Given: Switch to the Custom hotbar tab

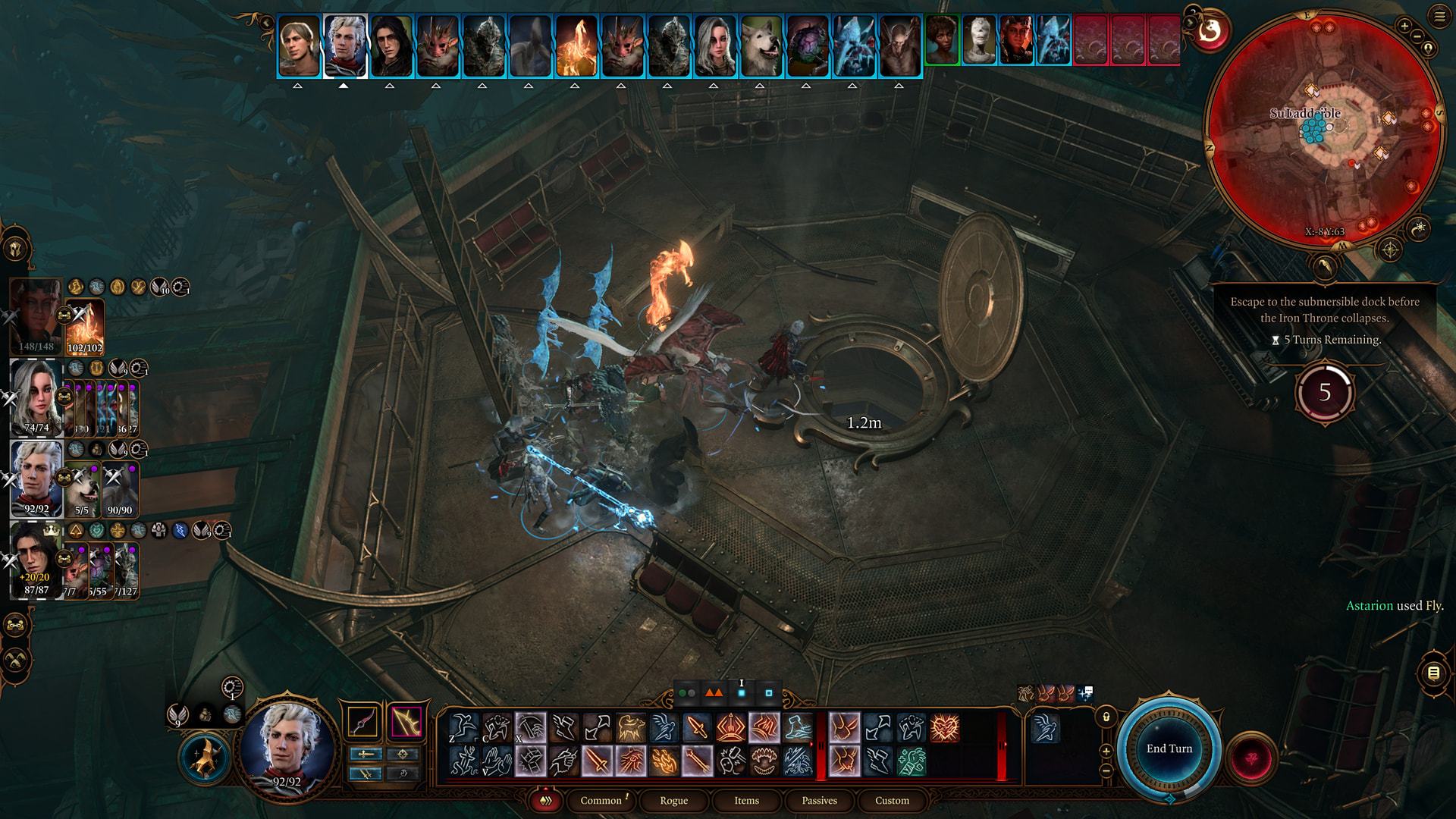Looking at the screenshot, I should pyautogui.click(x=892, y=800).
